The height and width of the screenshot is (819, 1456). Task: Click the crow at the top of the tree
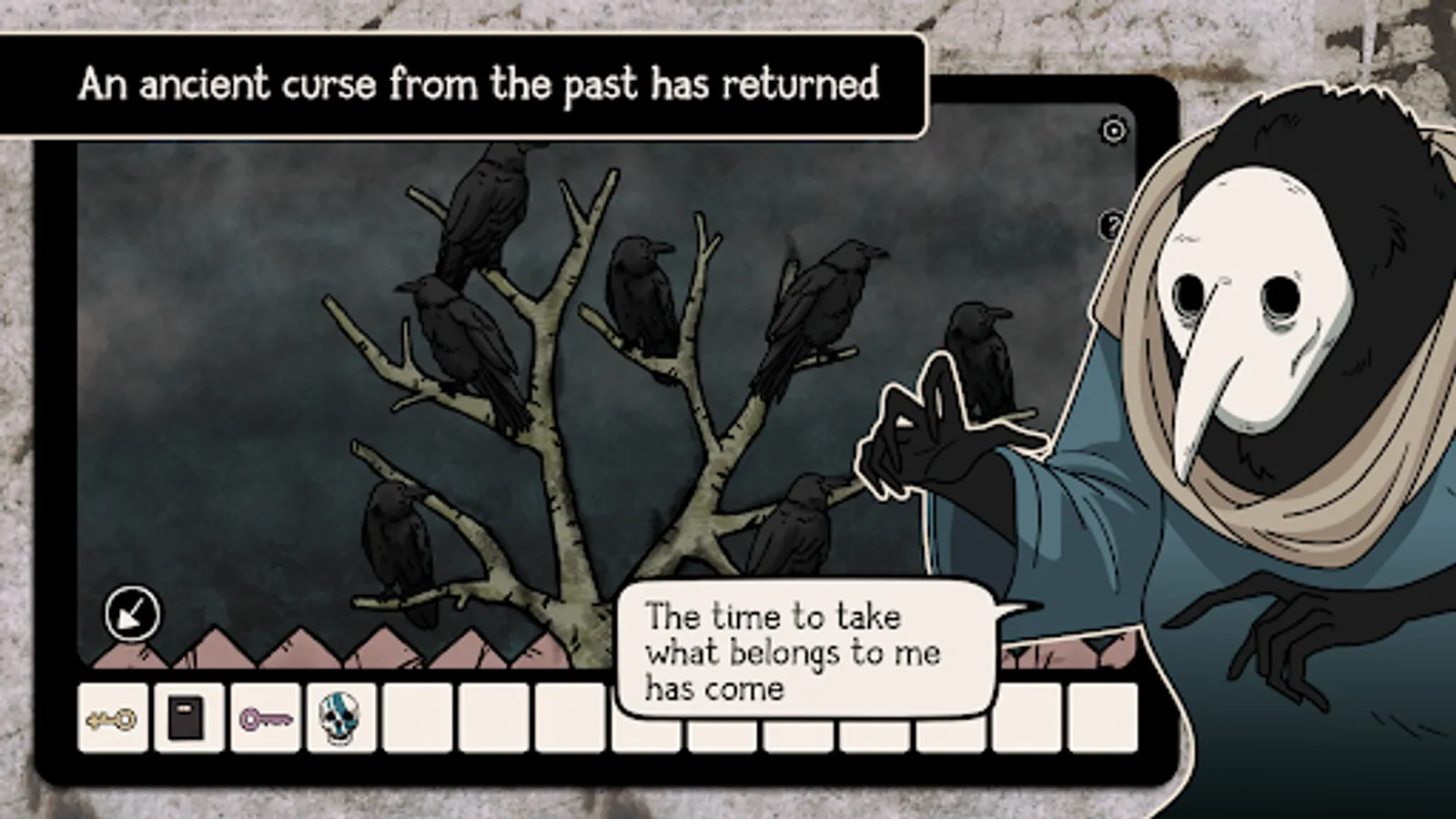coord(487,209)
